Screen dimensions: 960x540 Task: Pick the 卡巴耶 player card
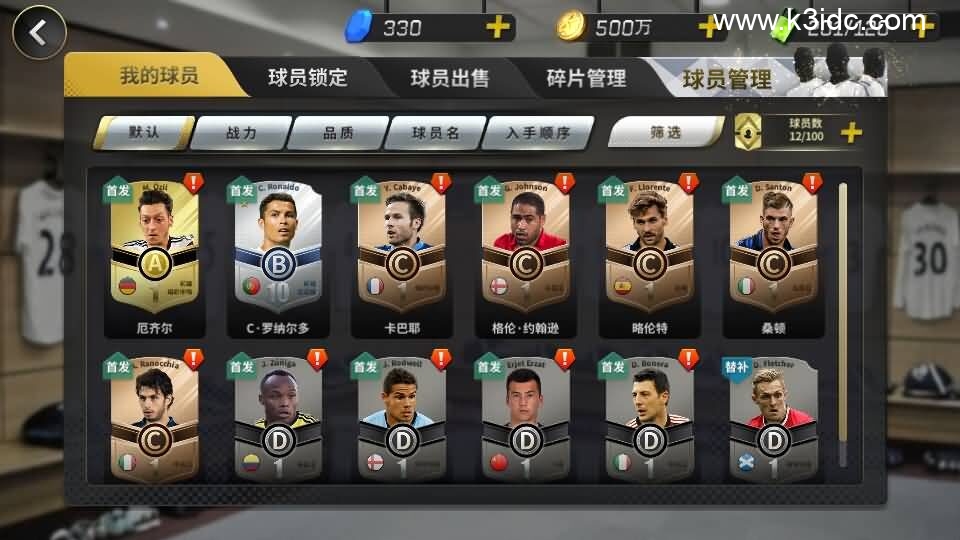click(x=402, y=256)
